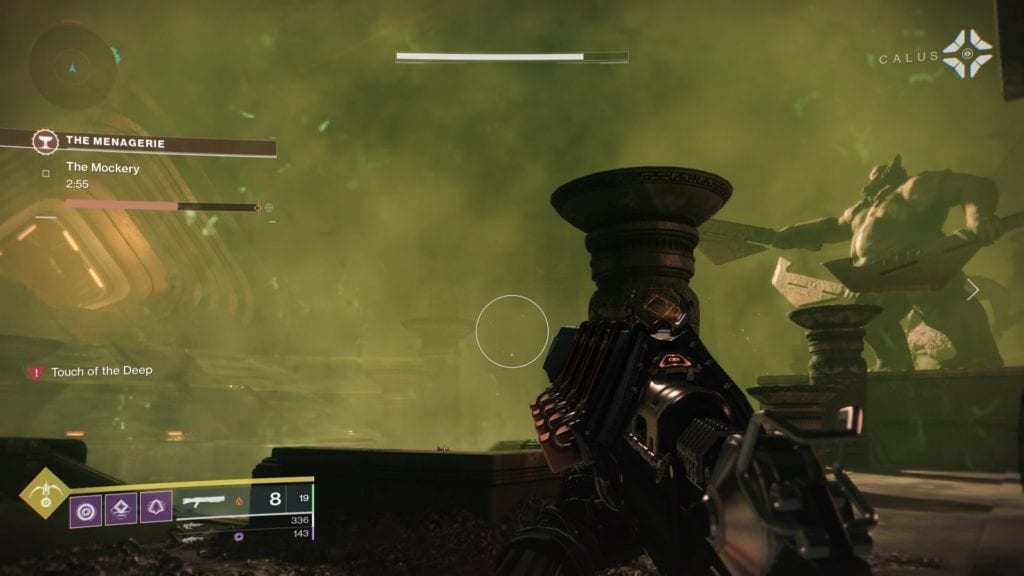Click the purple diamond melee ability icon
Viewport: 1024px width, 576px height.
tap(120, 508)
